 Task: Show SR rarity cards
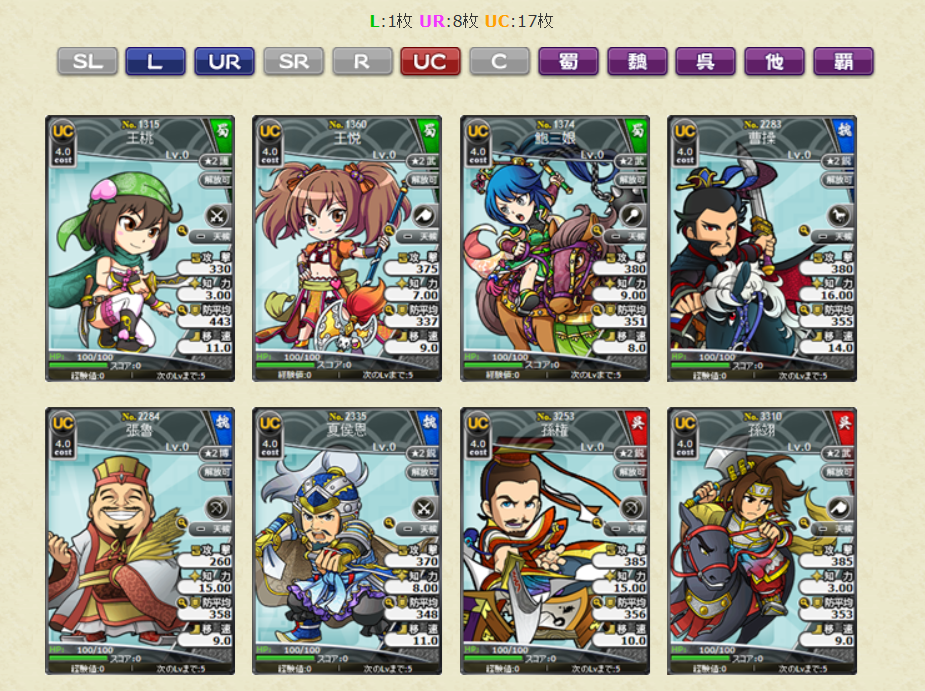tap(293, 61)
